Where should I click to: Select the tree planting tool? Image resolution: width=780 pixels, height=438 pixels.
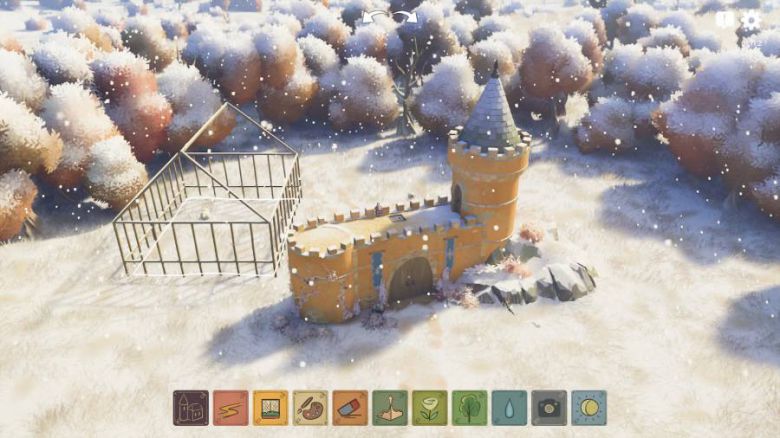[469, 407]
